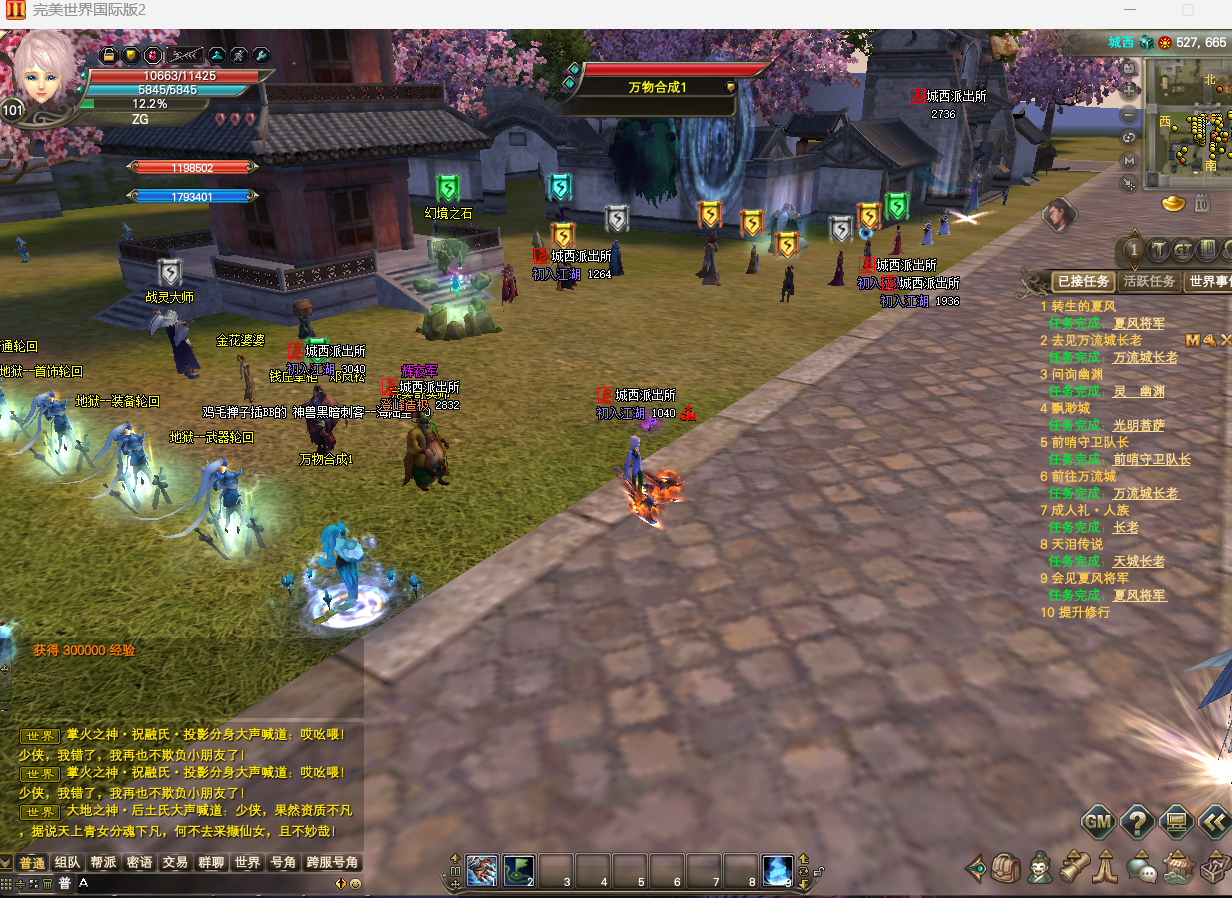Use the green flag skill in slot 2
This screenshot has height=898, width=1232.
(519, 870)
